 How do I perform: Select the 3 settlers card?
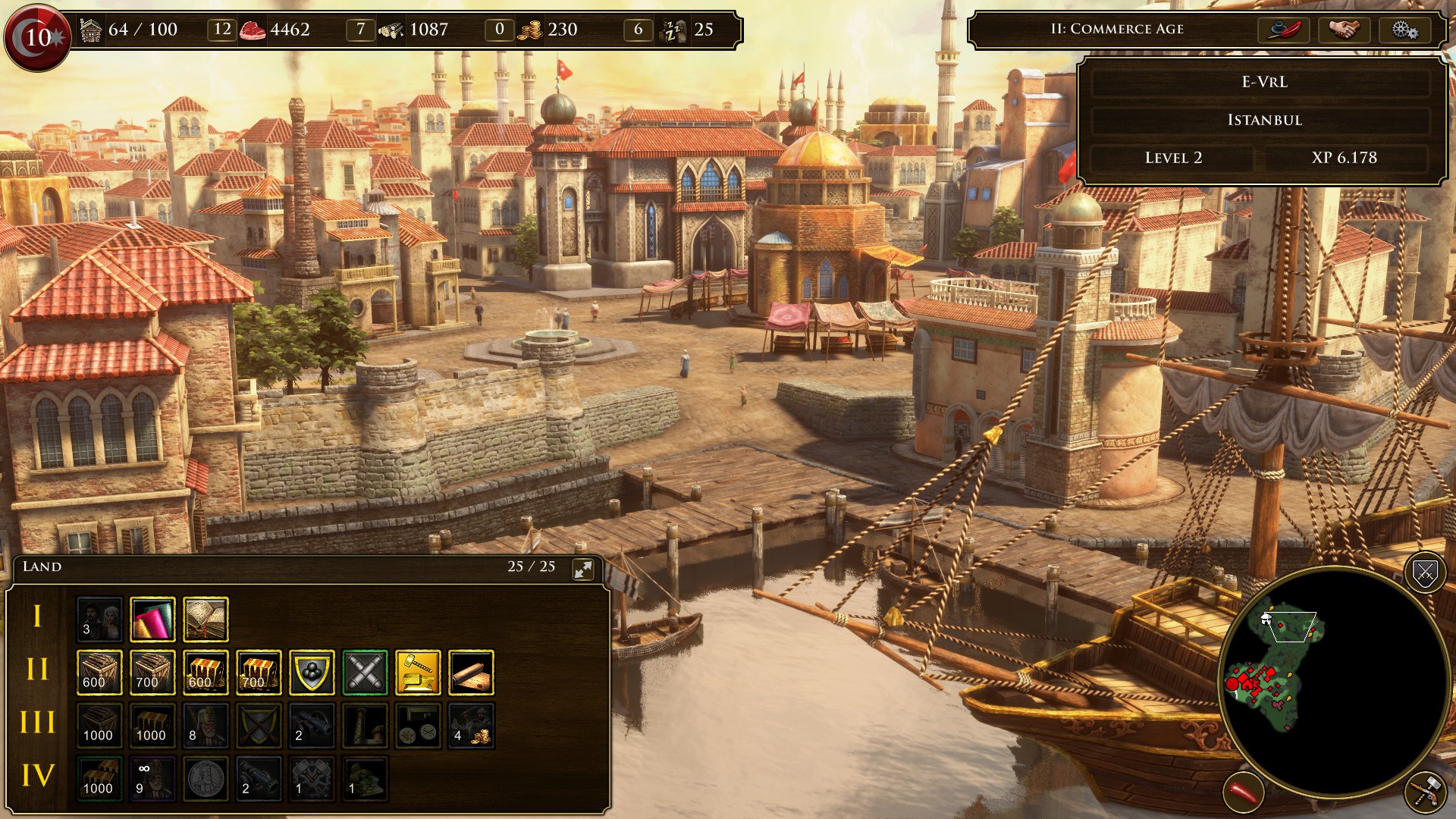[x=99, y=620]
